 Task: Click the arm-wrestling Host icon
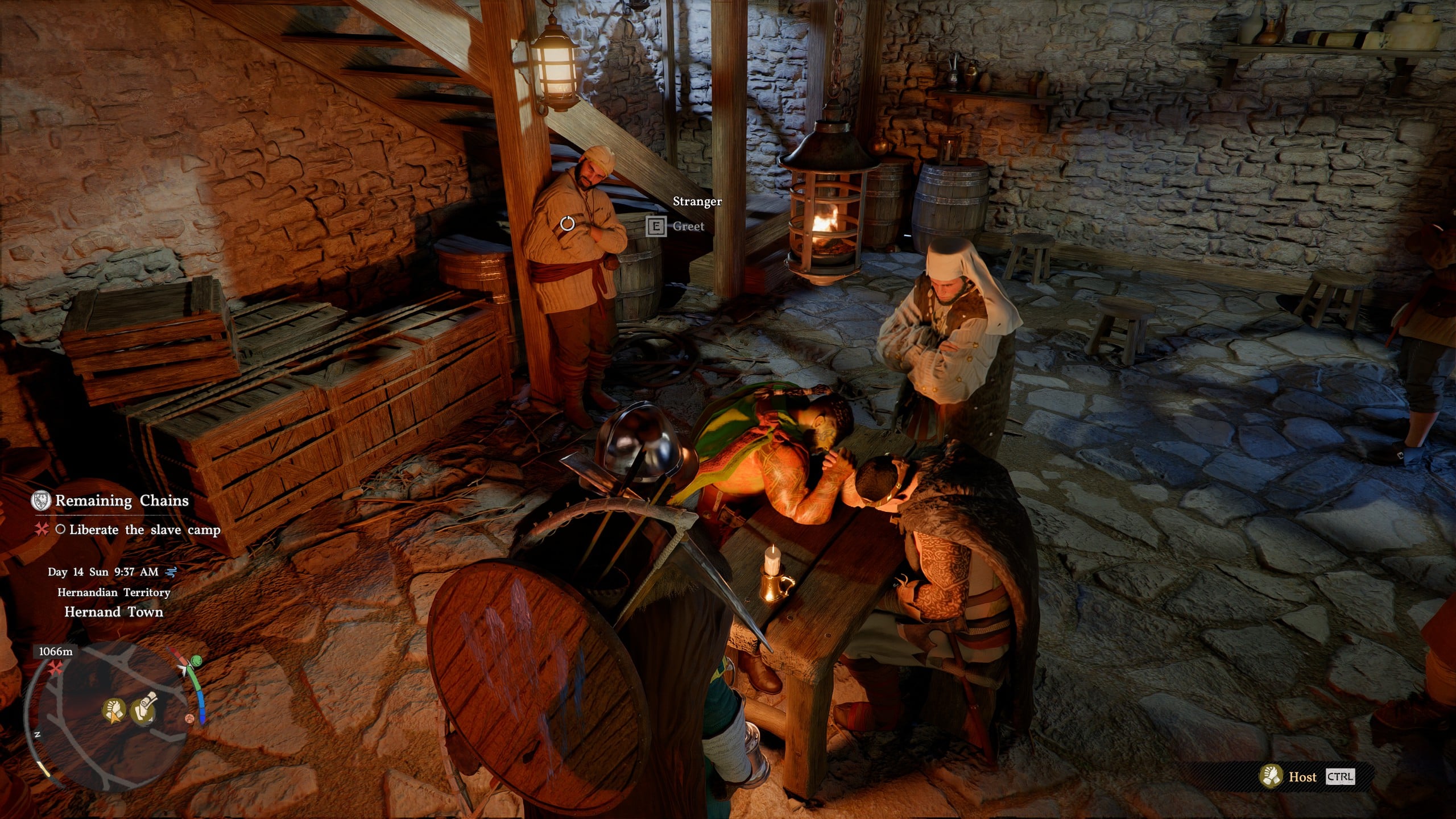[x=1270, y=776]
